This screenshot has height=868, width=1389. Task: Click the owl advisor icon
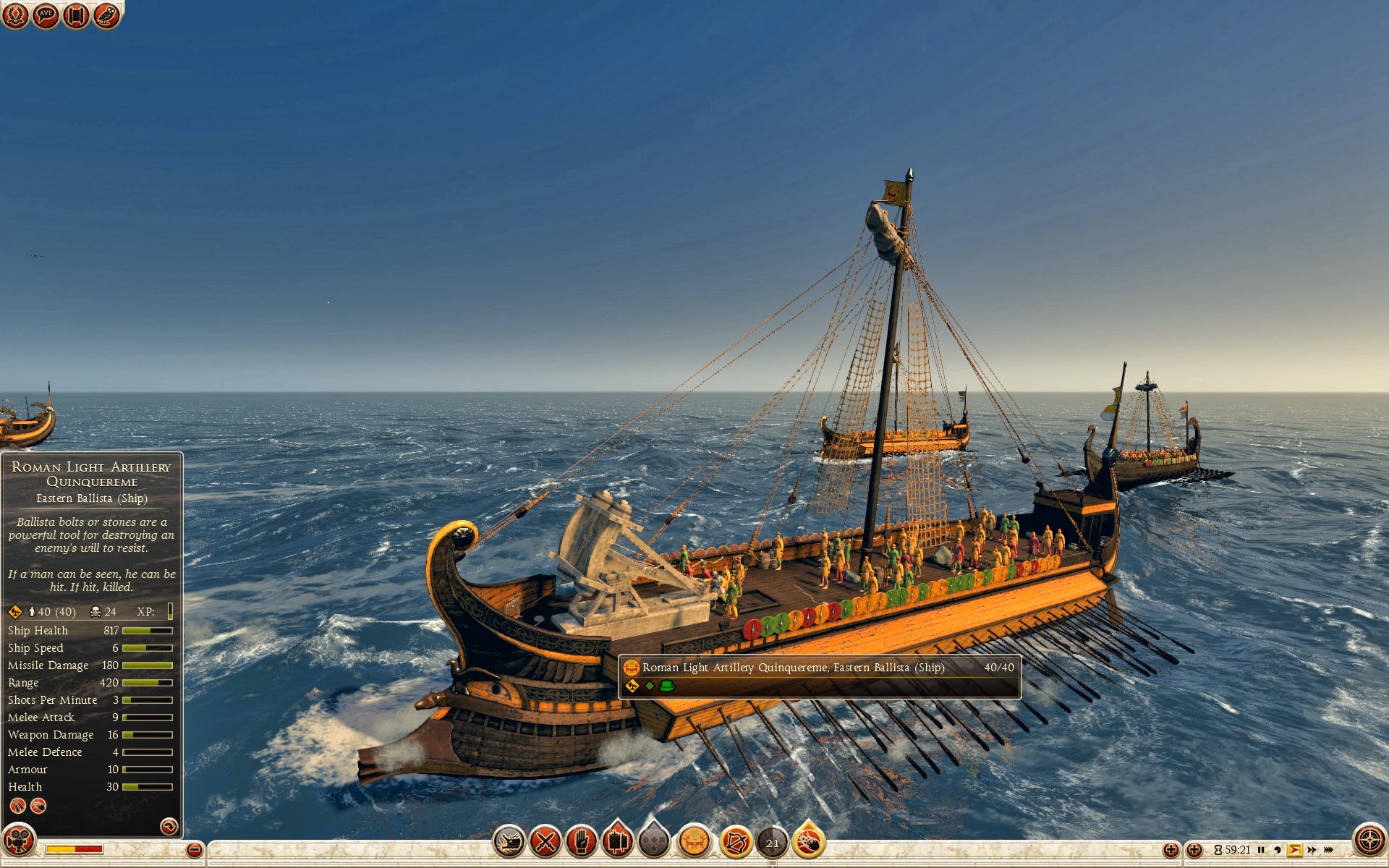(x=106, y=15)
